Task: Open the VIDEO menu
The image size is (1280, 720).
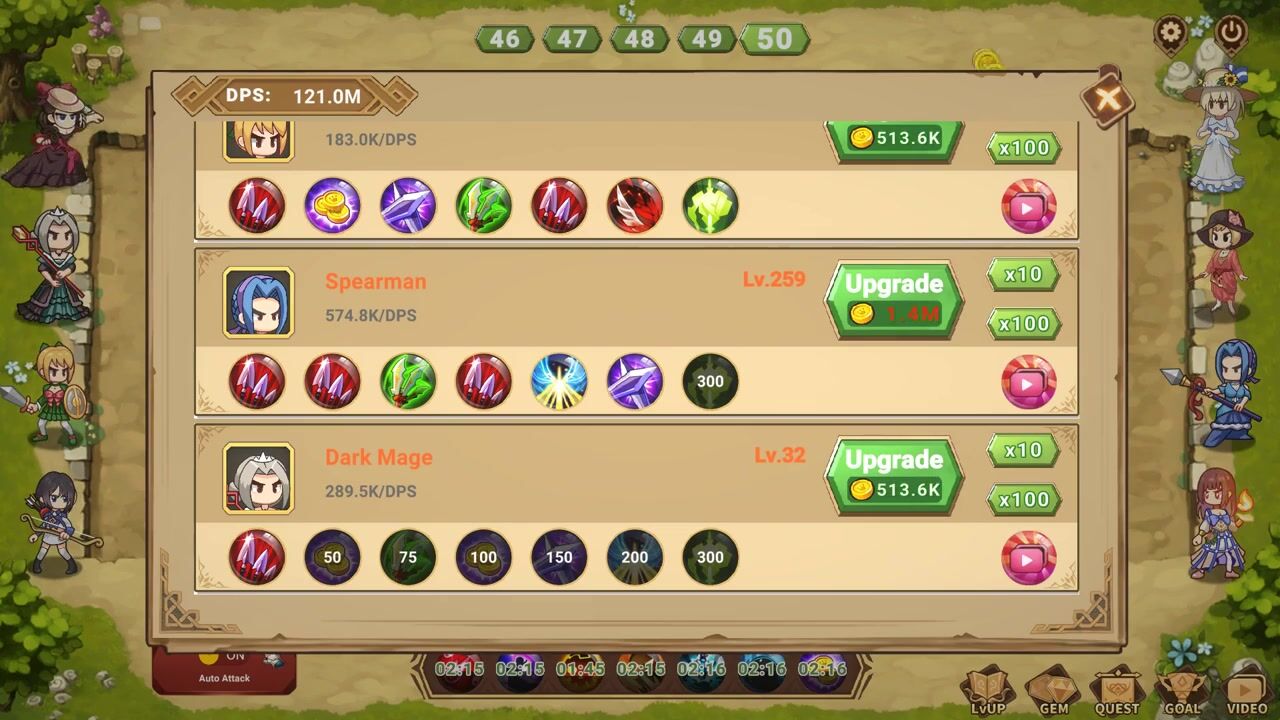Action: [x=1246, y=691]
